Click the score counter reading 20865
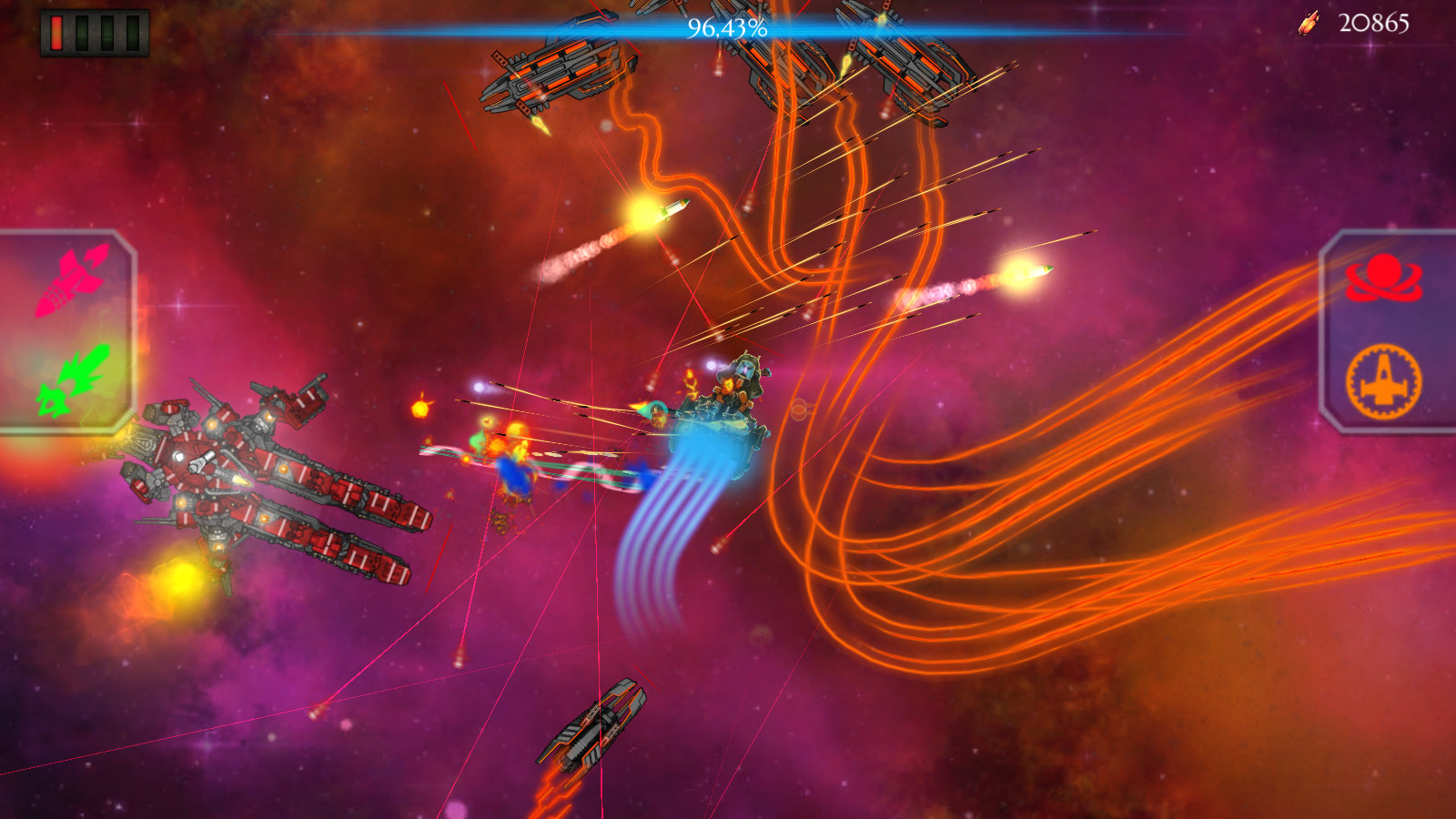Viewport: 1456px width, 819px height. point(1376,24)
